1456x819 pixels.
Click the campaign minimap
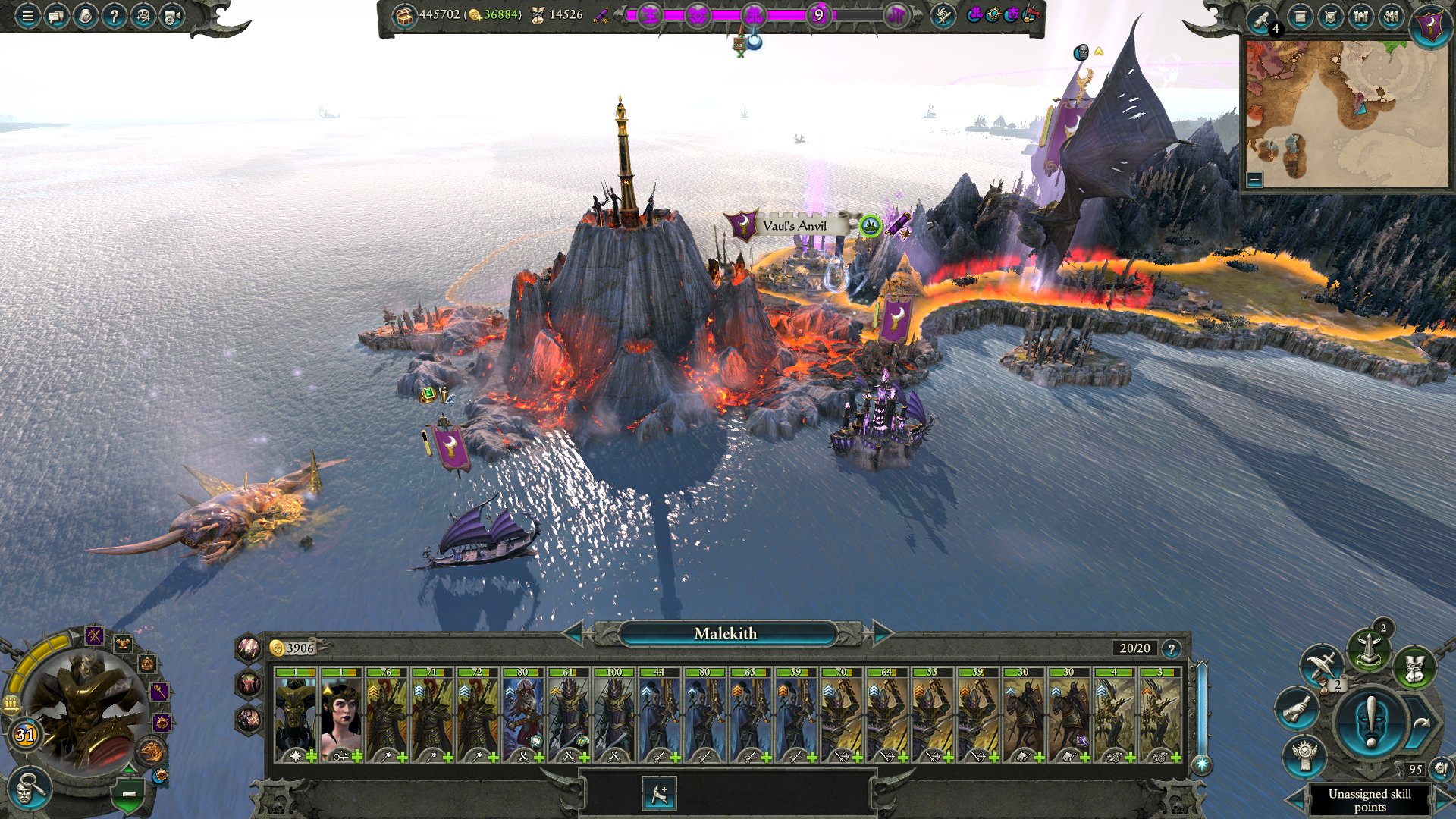(x=1346, y=114)
